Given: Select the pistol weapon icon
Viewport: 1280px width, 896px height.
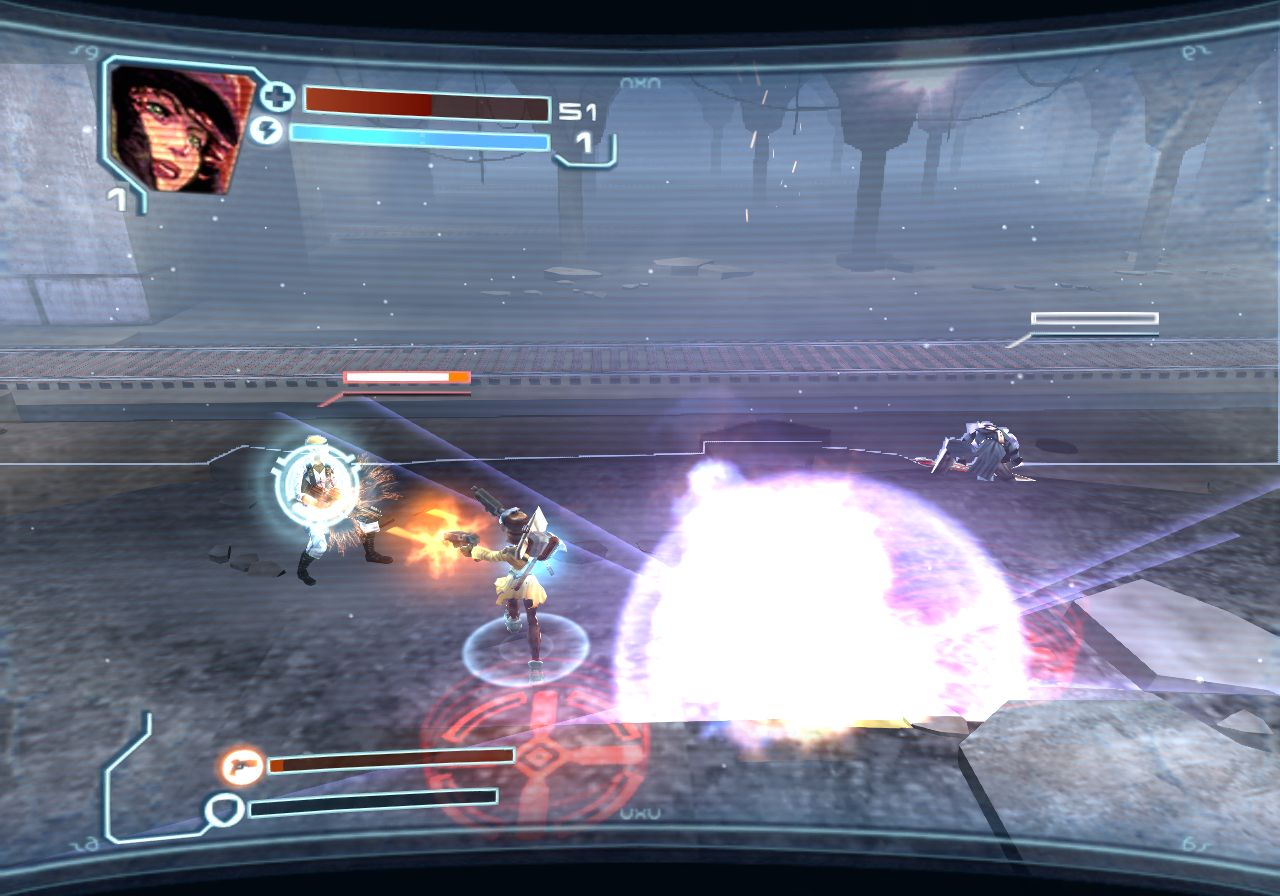Looking at the screenshot, I should (242, 767).
